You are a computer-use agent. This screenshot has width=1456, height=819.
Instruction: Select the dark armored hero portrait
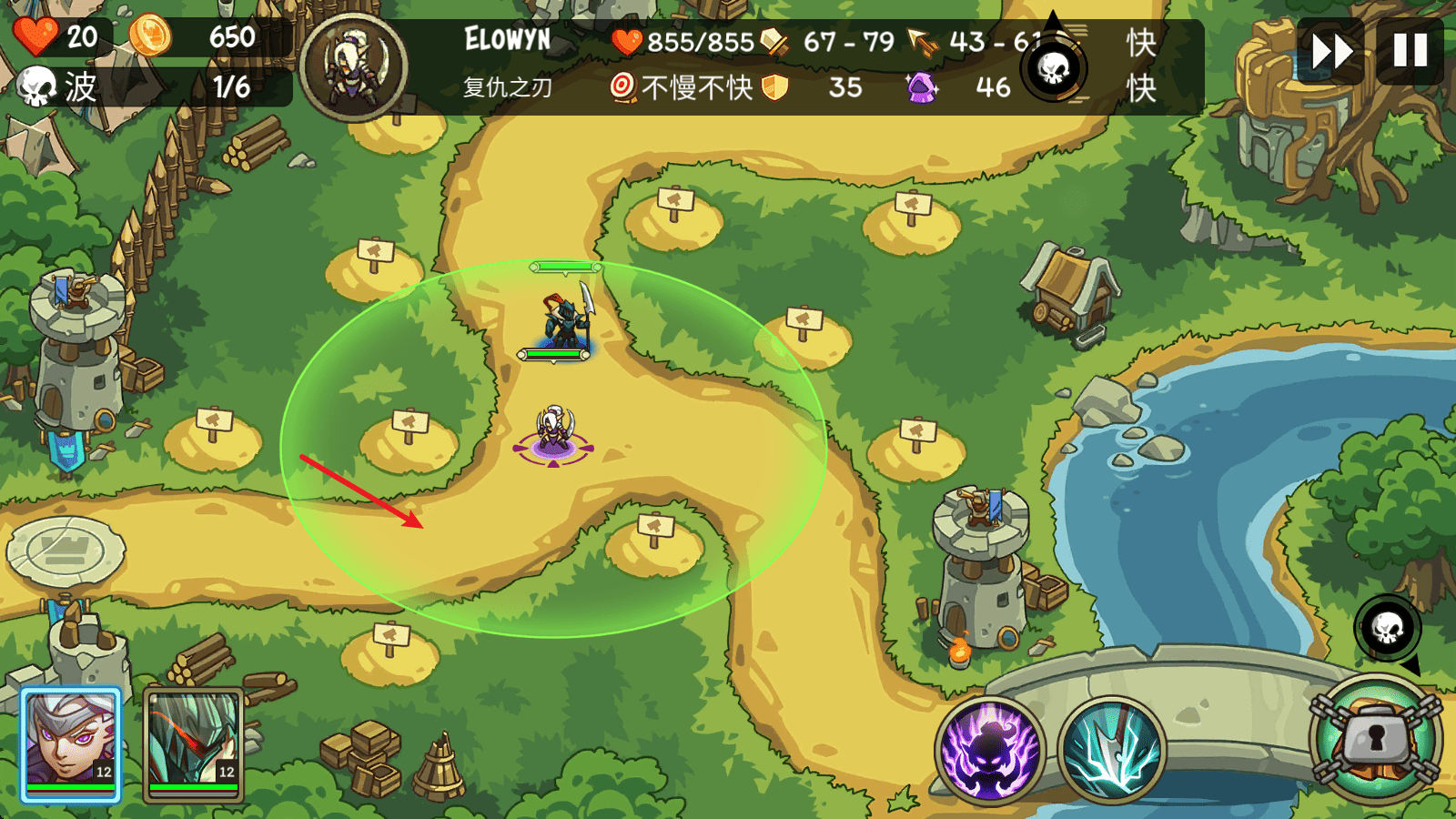193,744
